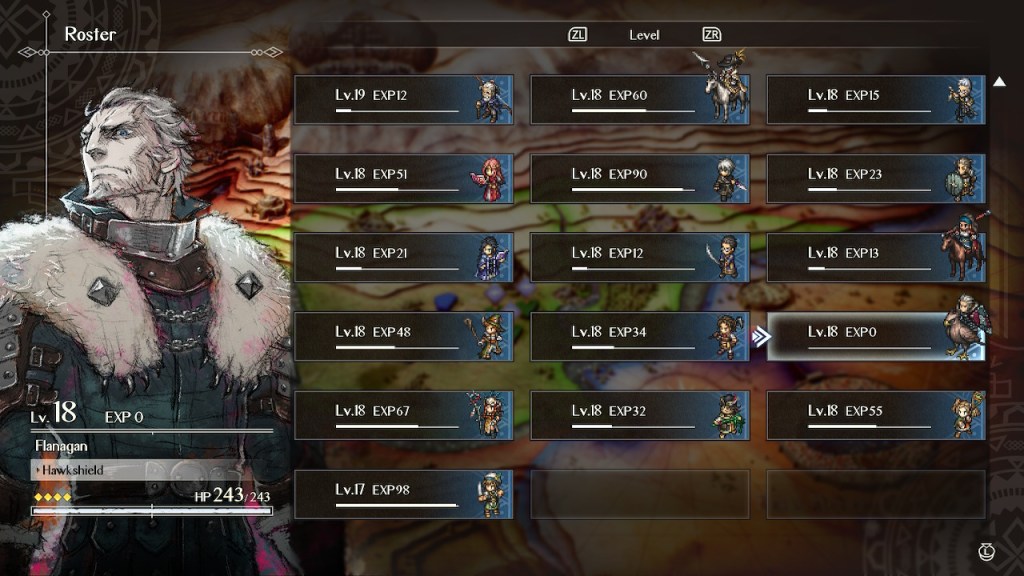This screenshot has height=576, width=1024.
Task: Pick the Lv.18 EXP51 roster entry
Action: (403, 179)
